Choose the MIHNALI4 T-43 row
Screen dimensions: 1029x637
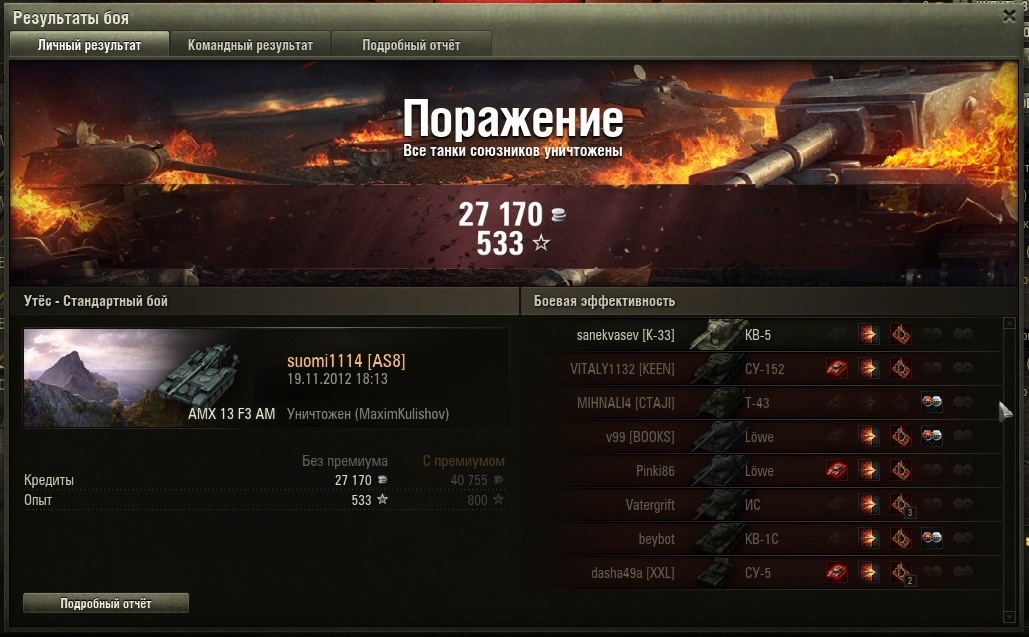[x=760, y=403]
